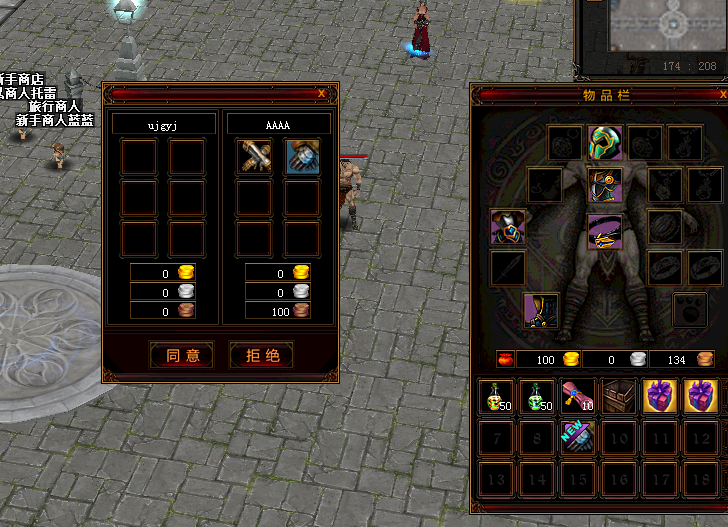
Task: Select the equipped purple belt slot
Action: 604,232
